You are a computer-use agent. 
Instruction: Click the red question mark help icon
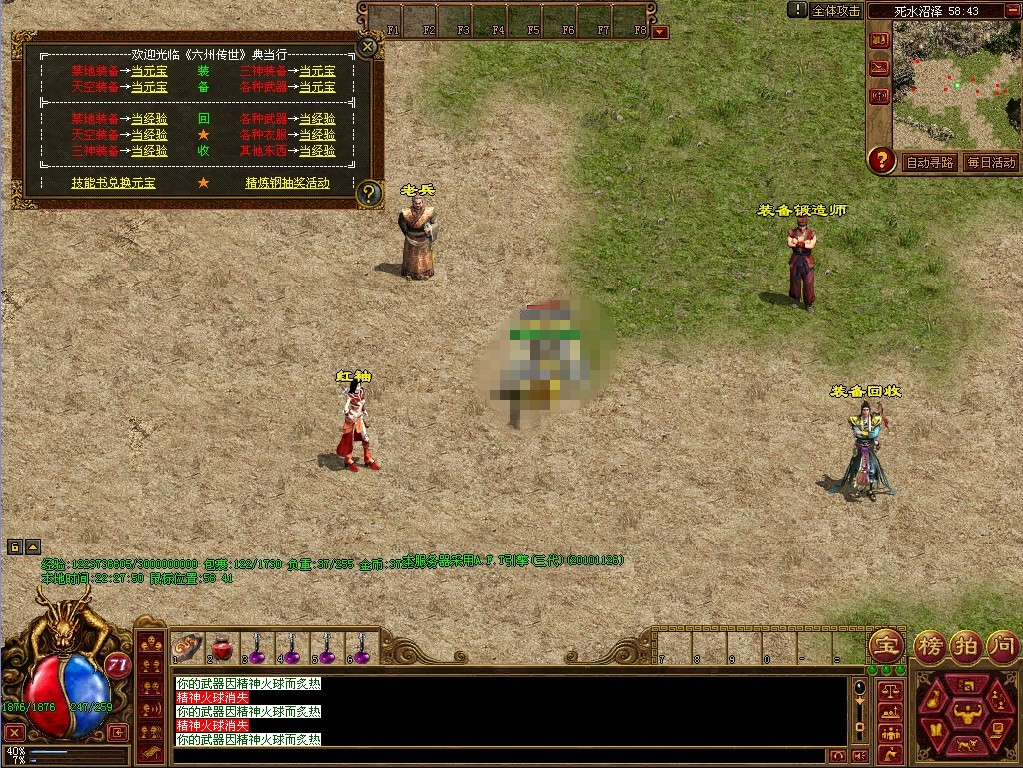[x=881, y=160]
